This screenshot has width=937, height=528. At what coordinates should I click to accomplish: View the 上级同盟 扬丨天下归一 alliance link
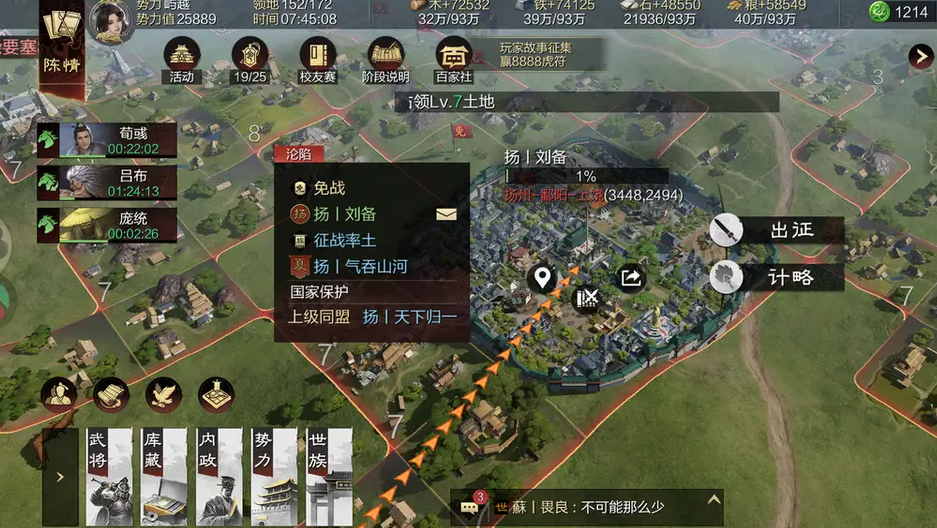click(409, 317)
